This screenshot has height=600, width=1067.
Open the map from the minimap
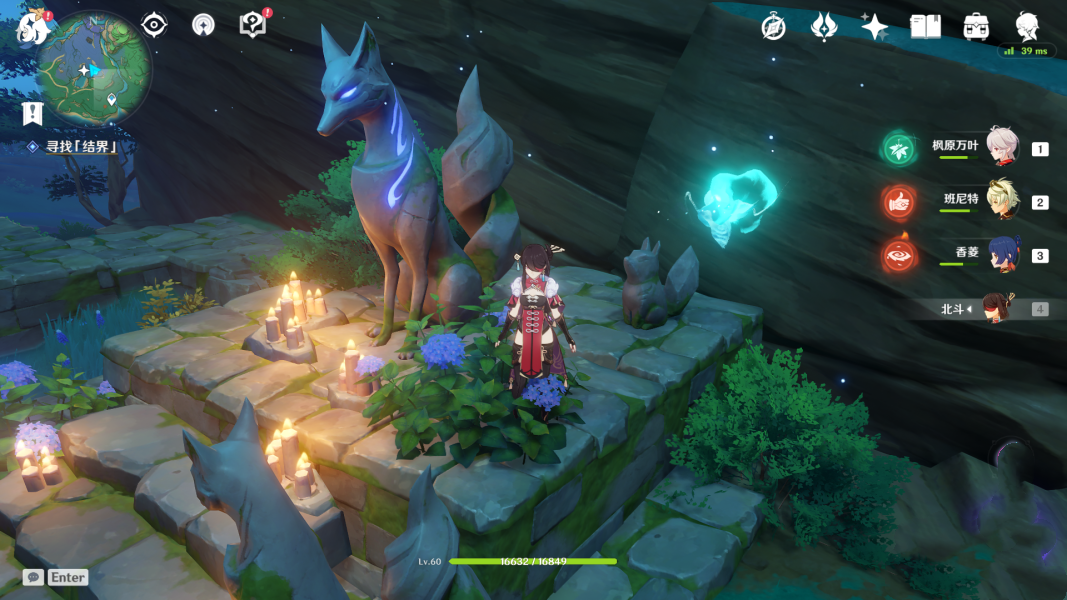[x=93, y=68]
